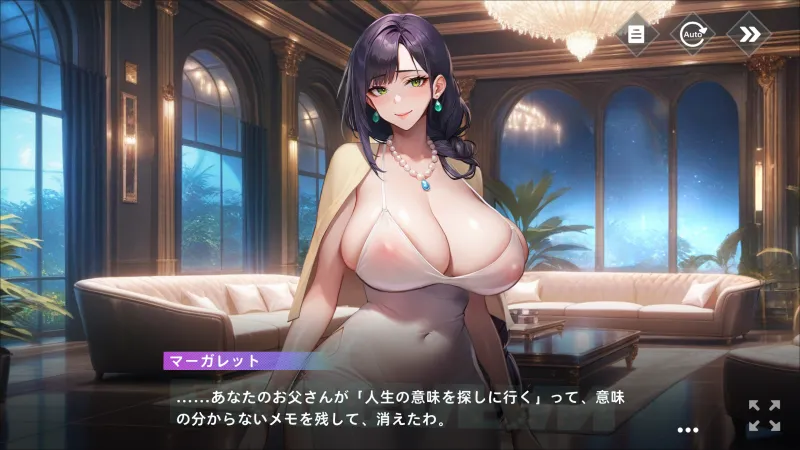Viewport: 800px width, 450px height.
Task: Open the dialogue log icon
Action: tap(636, 33)
